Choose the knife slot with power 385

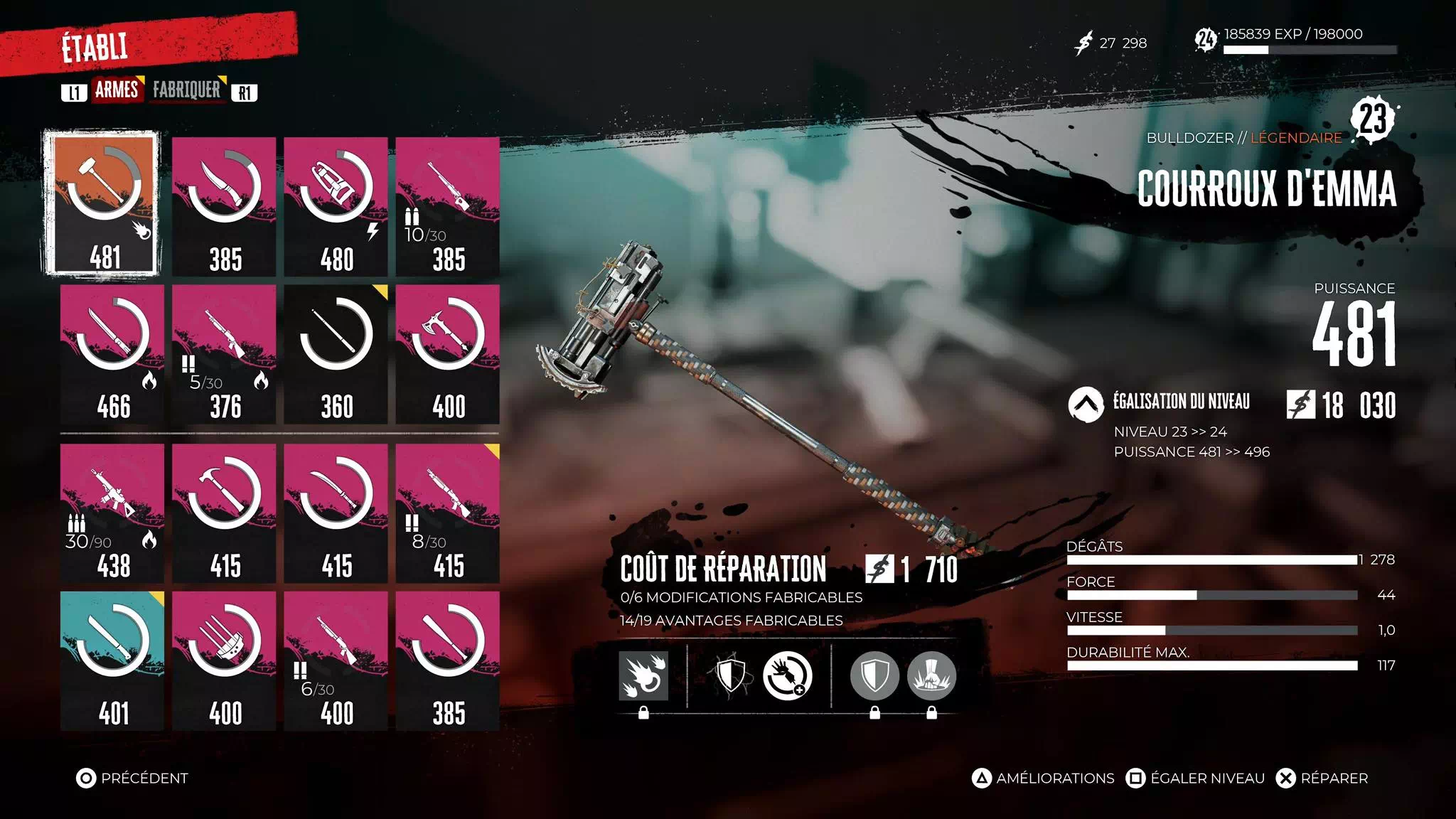(224, 206)
